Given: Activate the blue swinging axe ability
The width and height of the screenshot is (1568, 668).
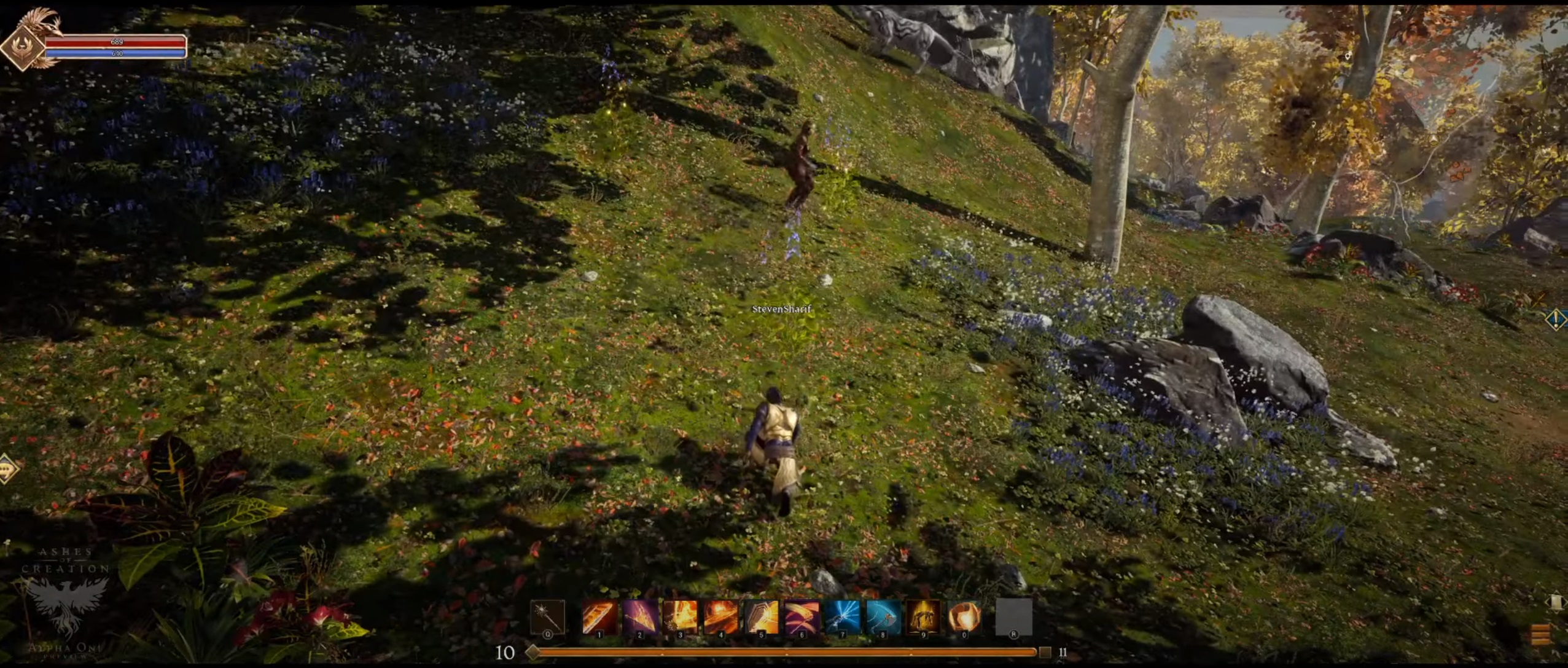Looking at the screenshot, I should [883, 617].
